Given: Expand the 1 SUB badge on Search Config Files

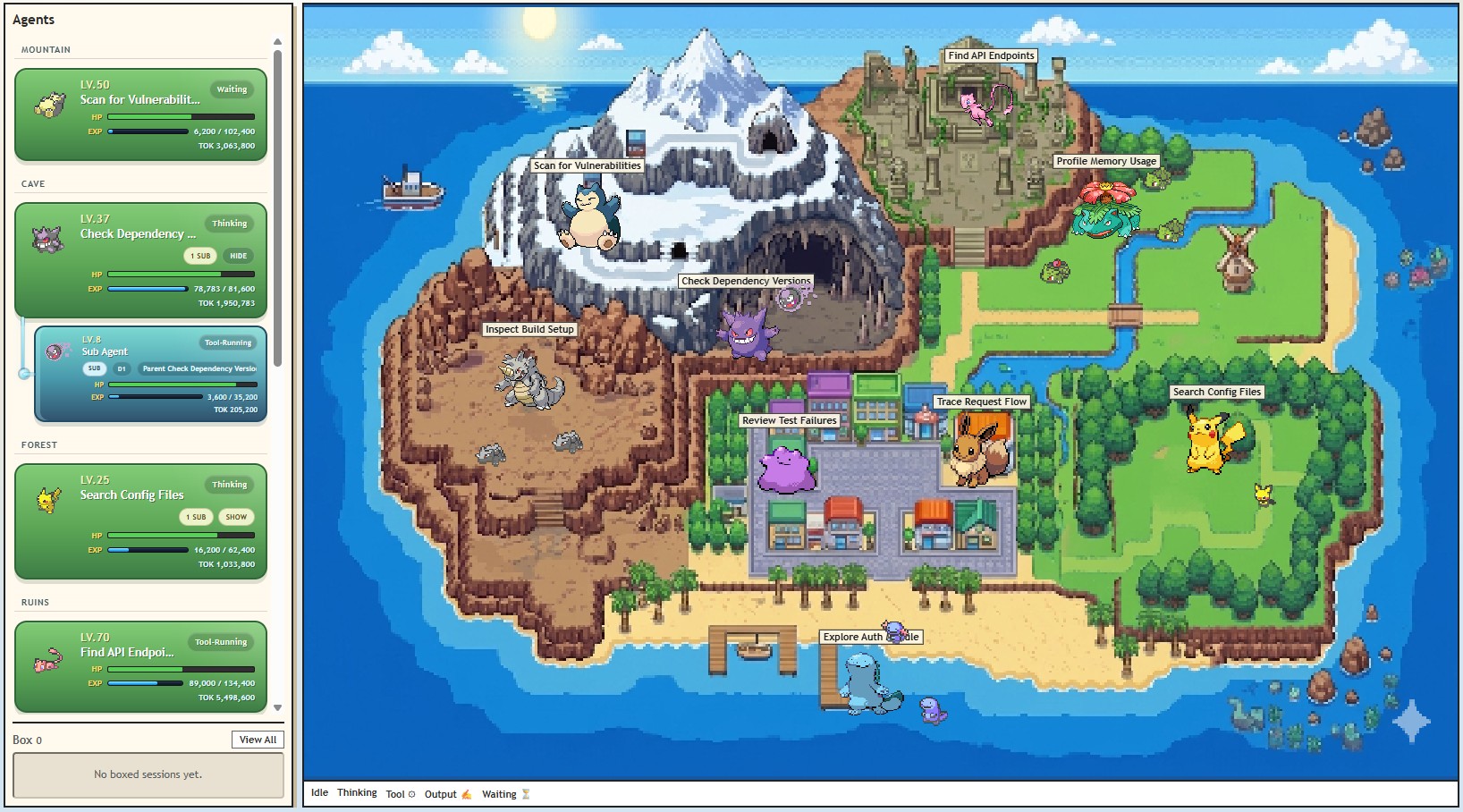Looking at the screenshot, I should coord(195,517).
